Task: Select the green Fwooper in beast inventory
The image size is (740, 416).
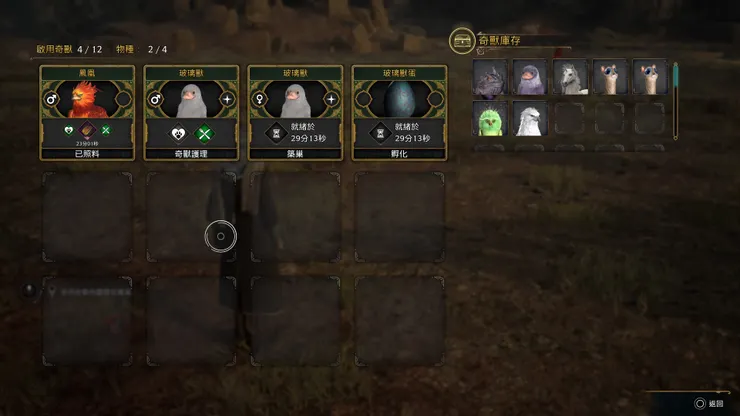Action: [490, 120]
